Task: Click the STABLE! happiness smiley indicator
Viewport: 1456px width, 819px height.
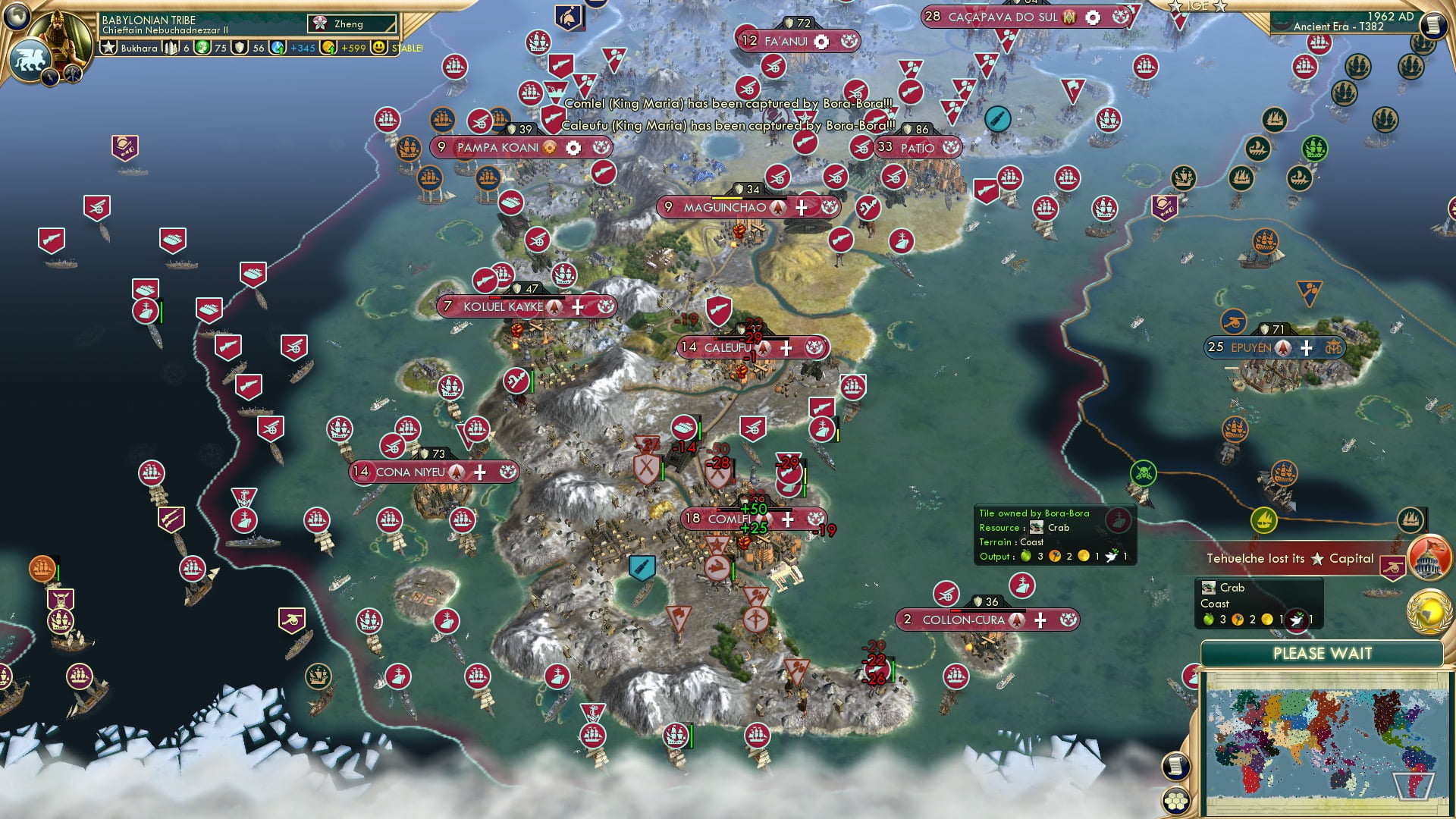Action: [379, 48]
